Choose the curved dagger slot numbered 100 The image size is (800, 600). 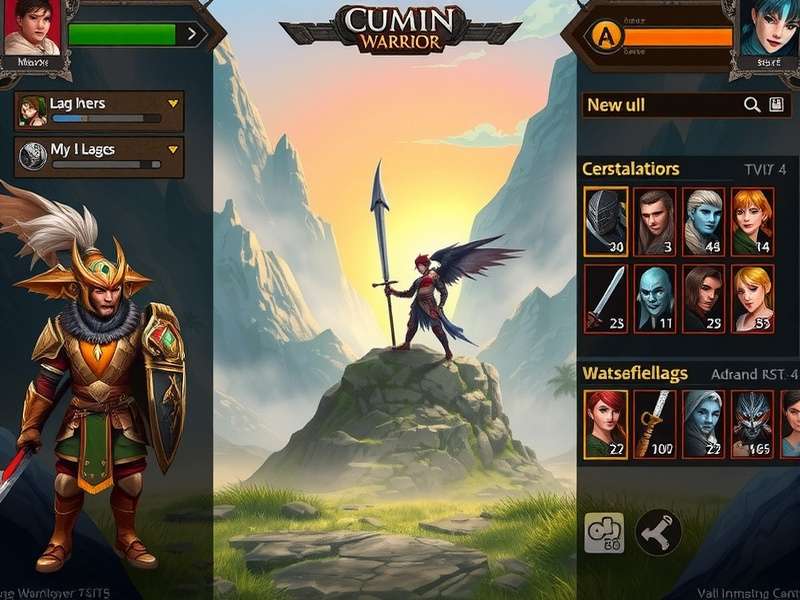click(x=656, y=423)
